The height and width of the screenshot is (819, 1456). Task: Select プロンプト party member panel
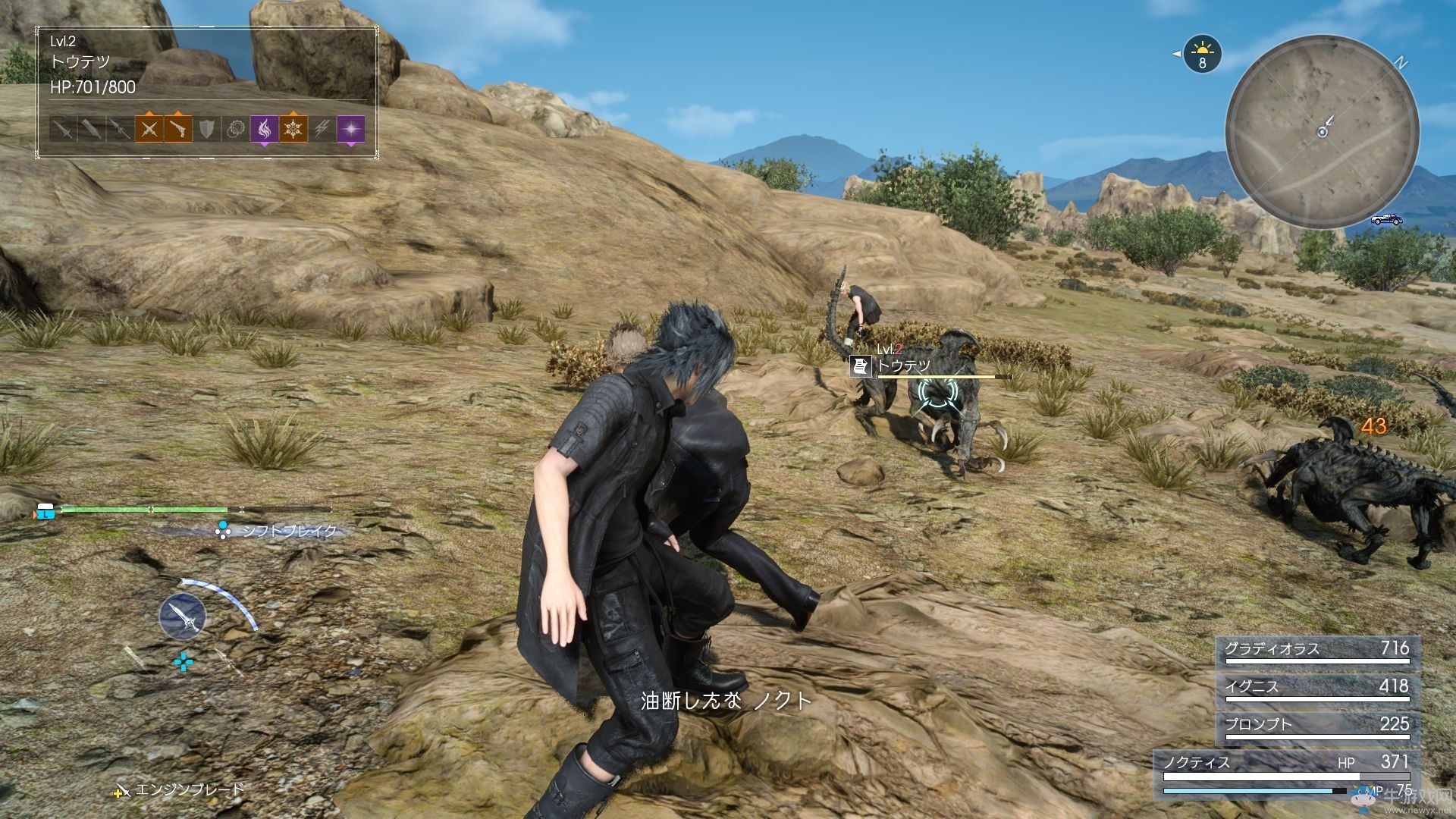(x=1316, y=726)
